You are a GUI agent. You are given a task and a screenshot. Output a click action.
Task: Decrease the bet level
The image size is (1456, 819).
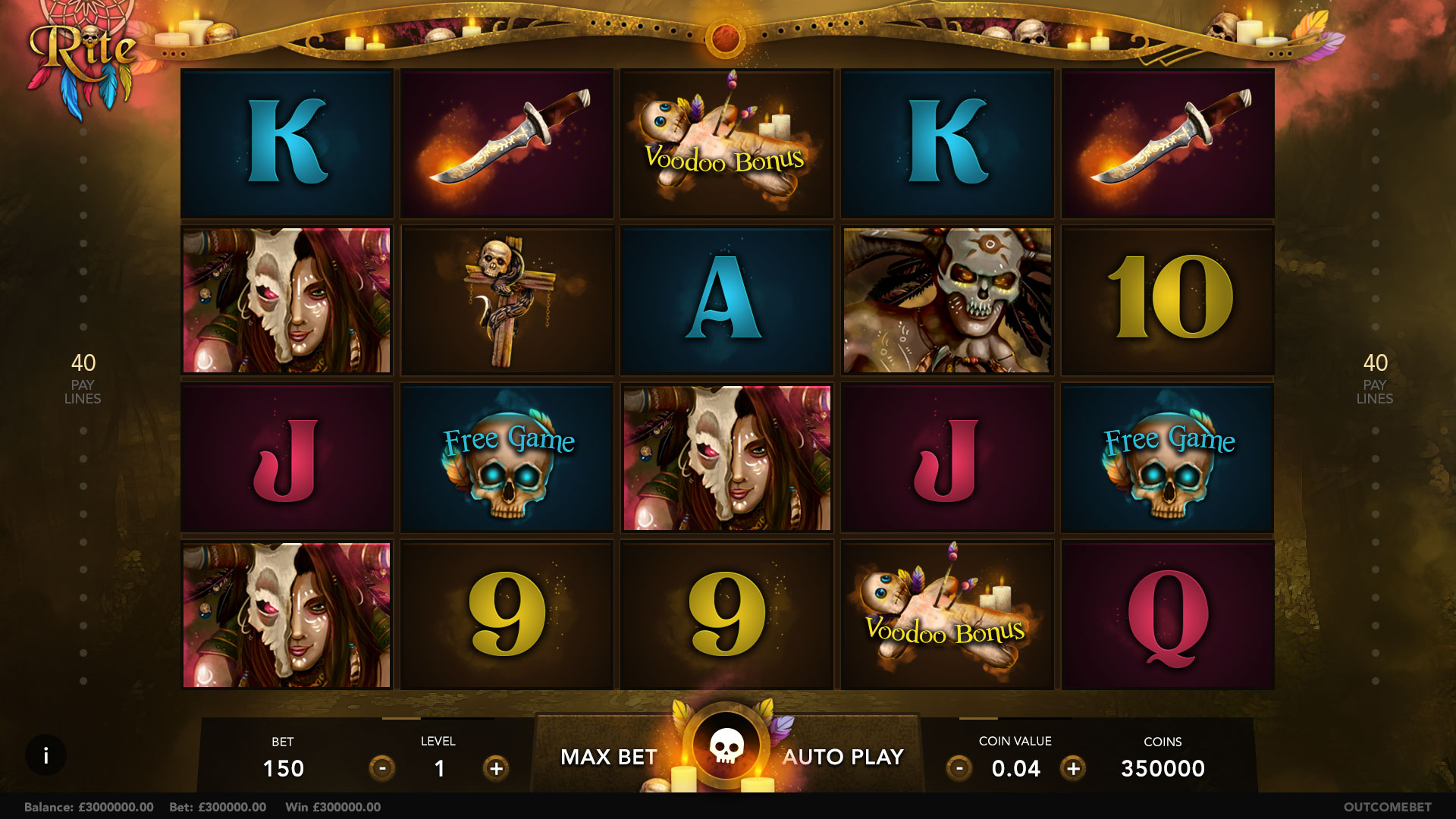[x=382, y=768]
